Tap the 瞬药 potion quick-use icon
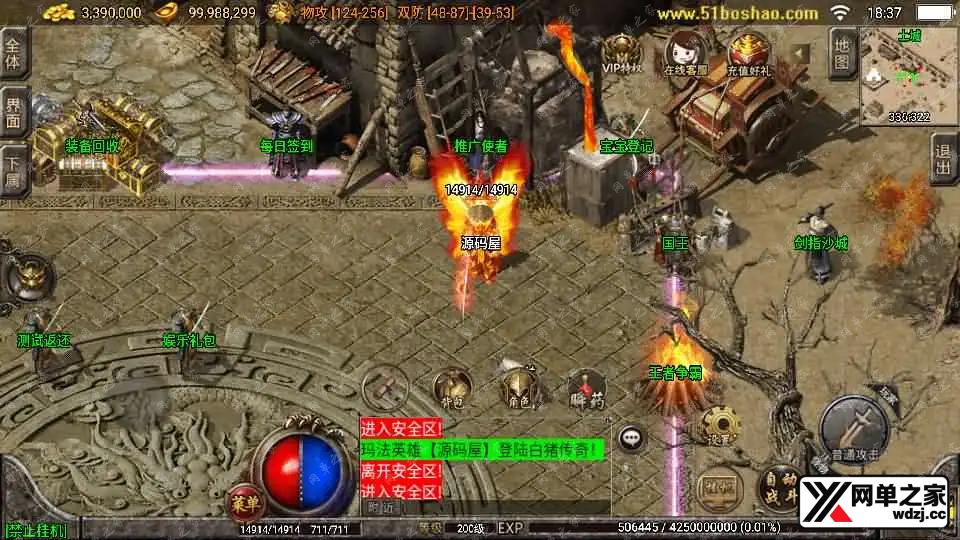This screenshot has height=540, width=960. coord(586,389)
